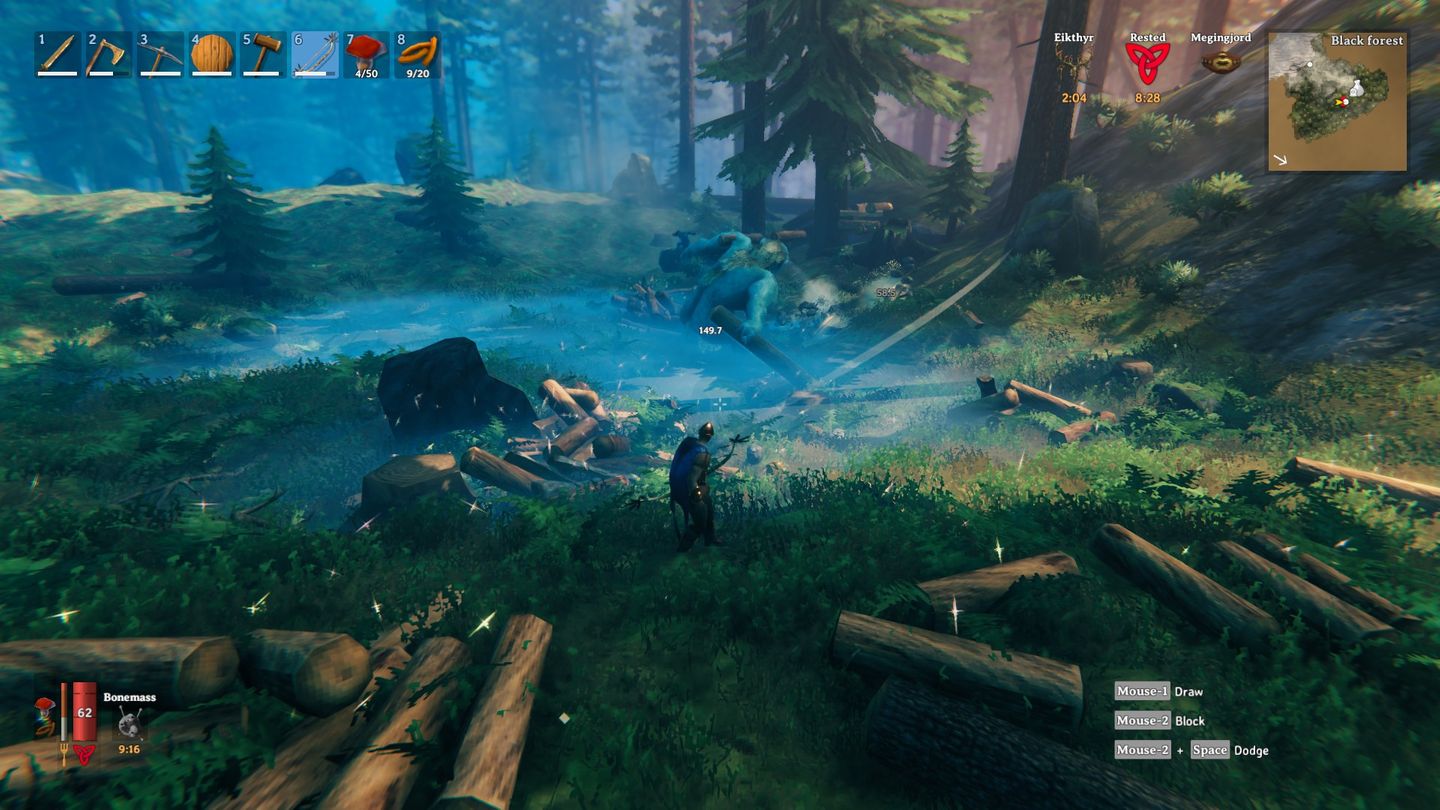Click the expand arrow on the minimap corner

tap(1281, 158)
